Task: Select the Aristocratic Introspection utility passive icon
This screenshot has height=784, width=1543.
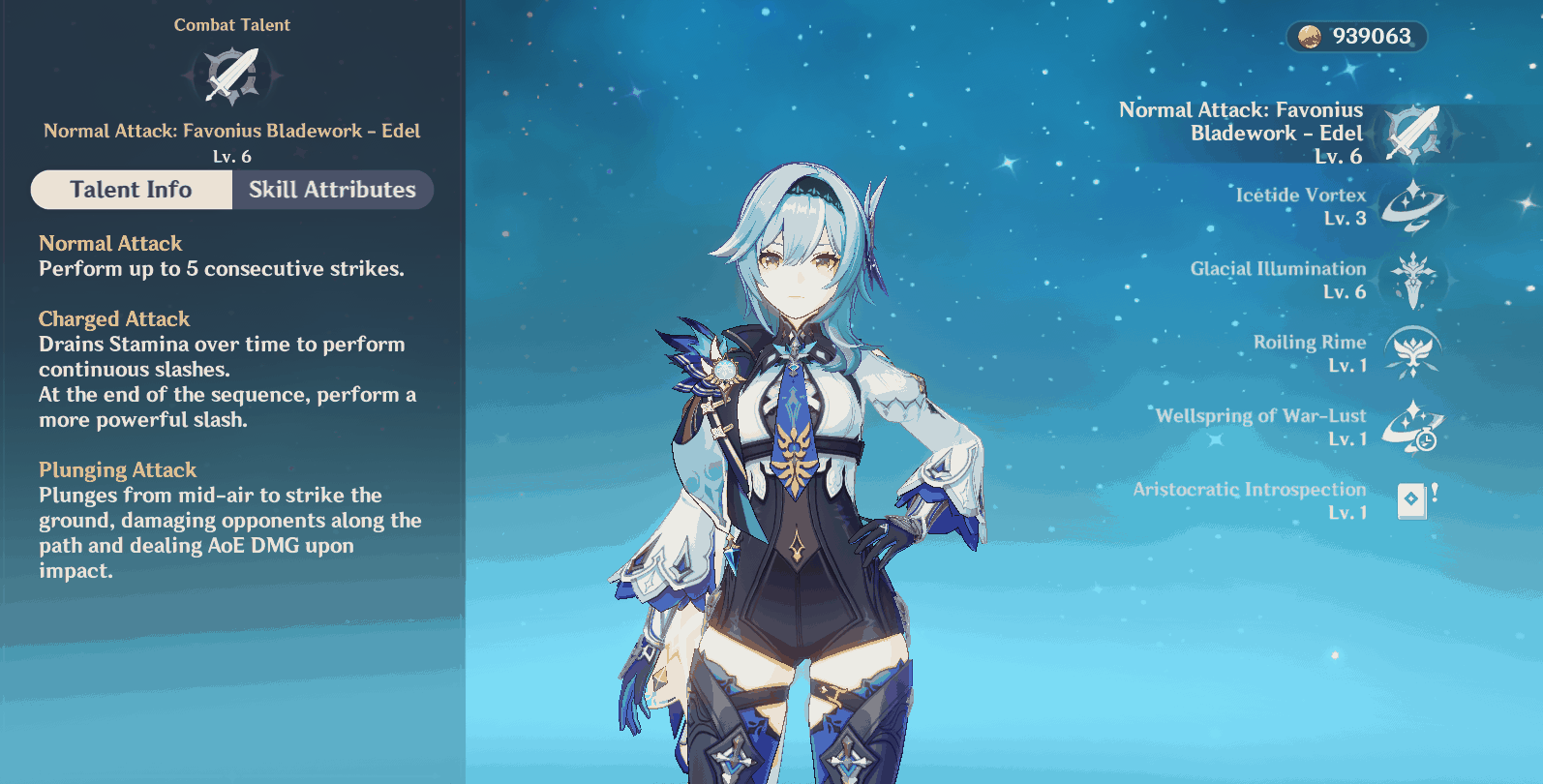Action: pyautogui.click(x=1410, y=501)
